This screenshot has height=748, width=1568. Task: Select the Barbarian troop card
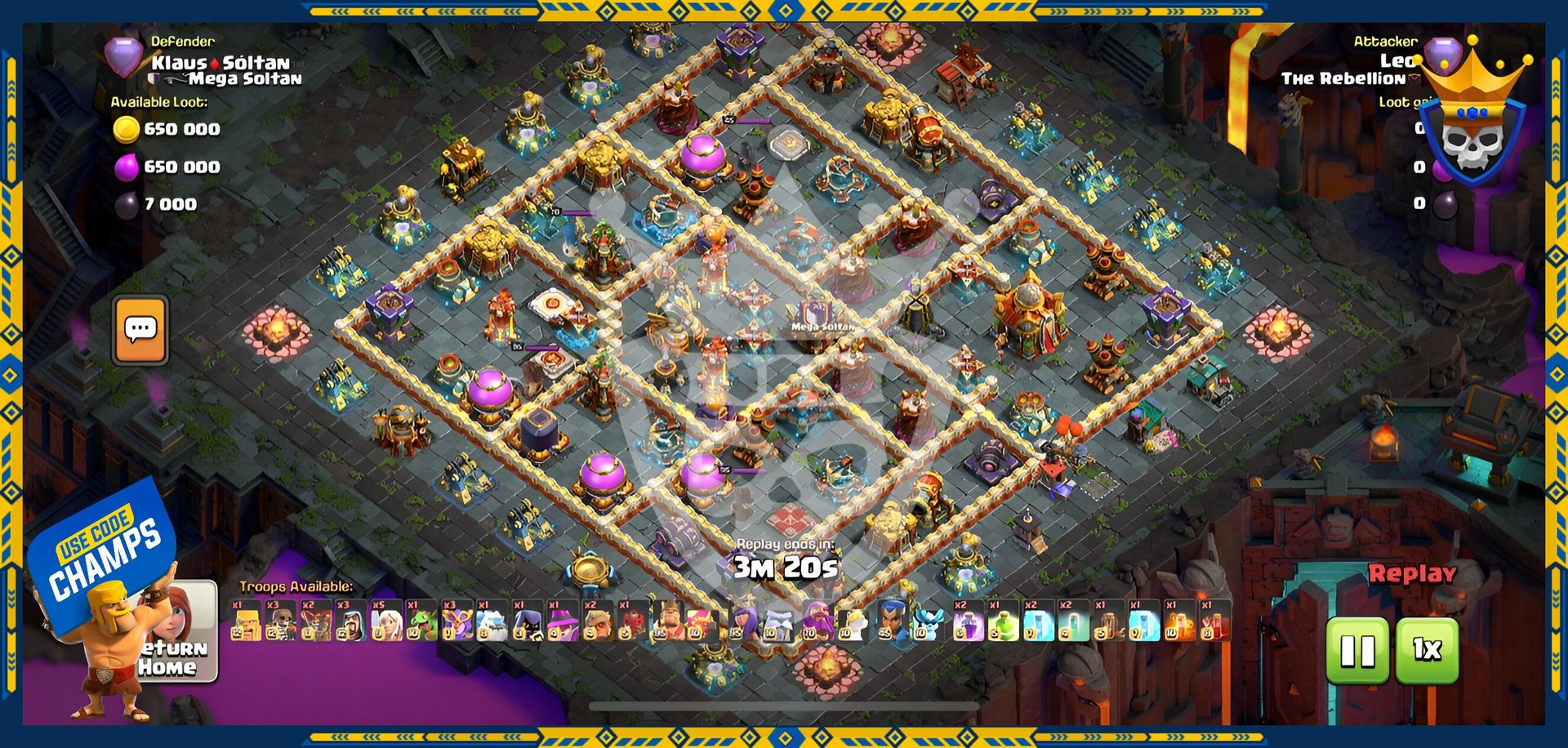tap(245, 621)
